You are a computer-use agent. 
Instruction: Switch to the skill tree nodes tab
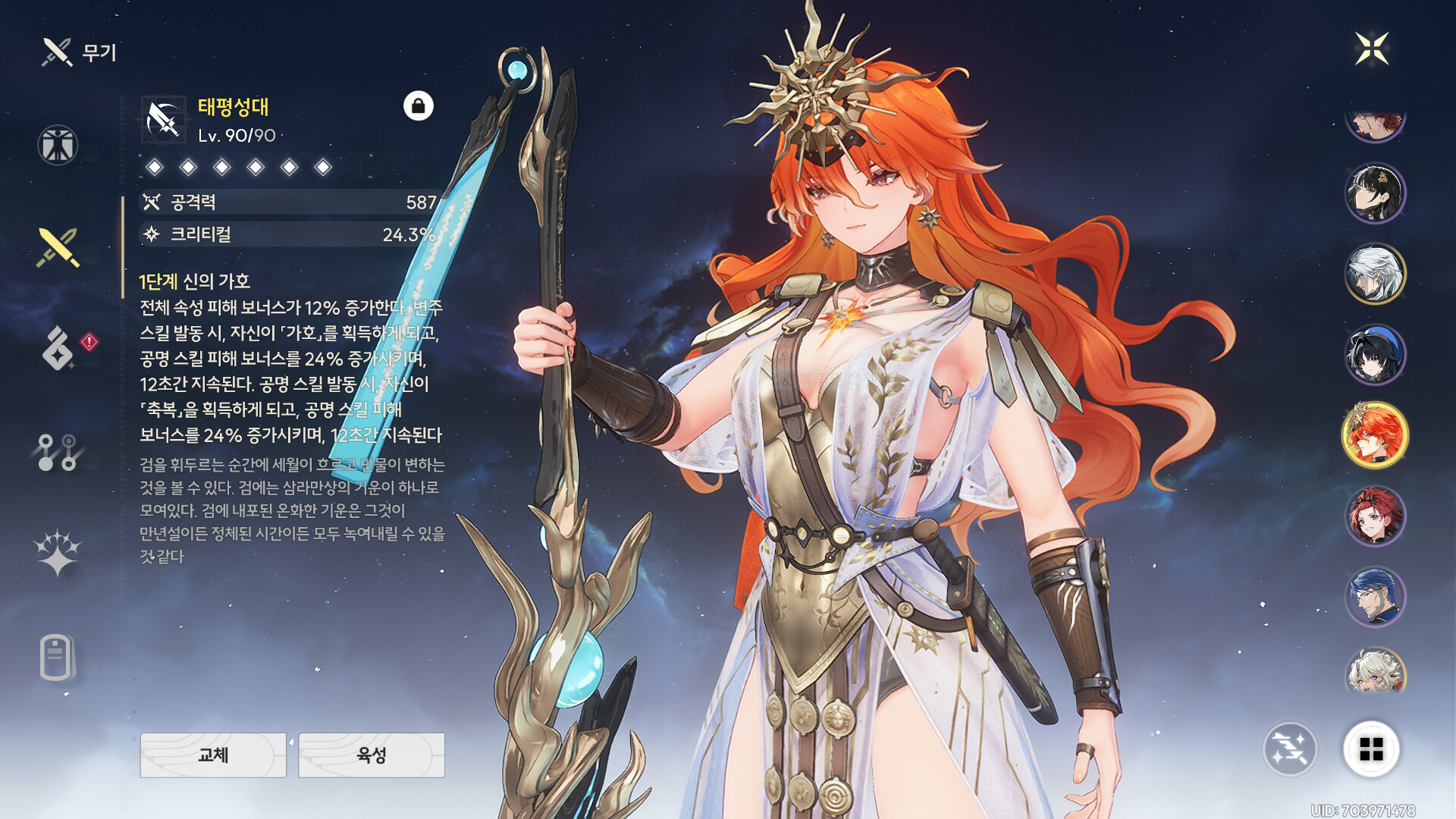(x=58, y=452)
